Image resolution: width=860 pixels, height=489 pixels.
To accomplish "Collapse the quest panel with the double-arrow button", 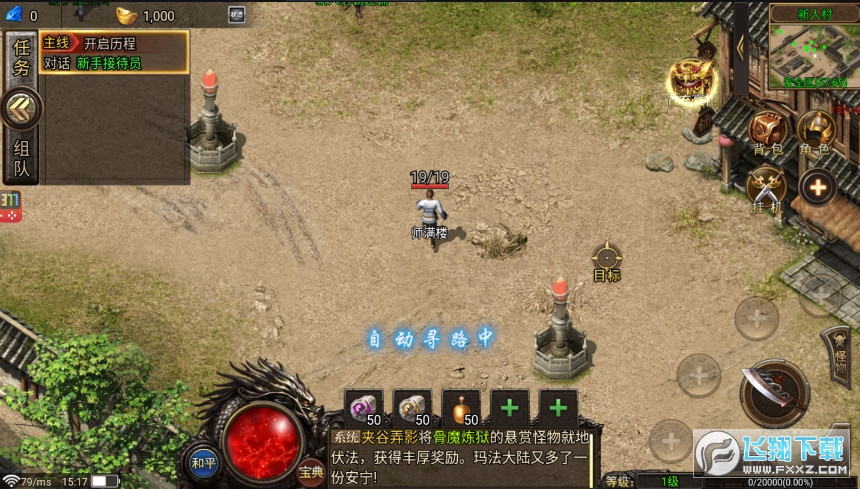I will tap(21, 109).
